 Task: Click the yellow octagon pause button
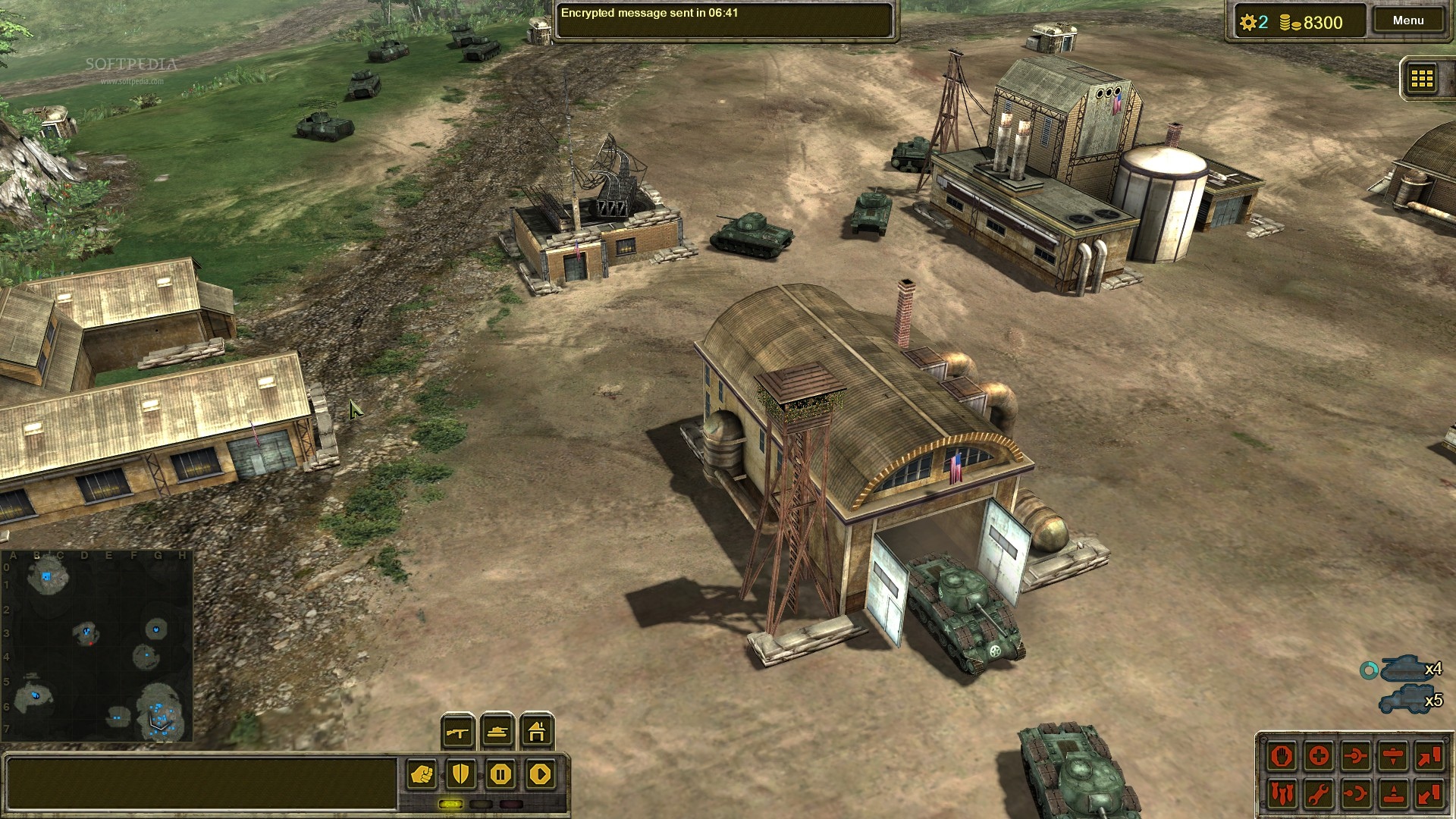pyautogui.click(x=500, y=774)
